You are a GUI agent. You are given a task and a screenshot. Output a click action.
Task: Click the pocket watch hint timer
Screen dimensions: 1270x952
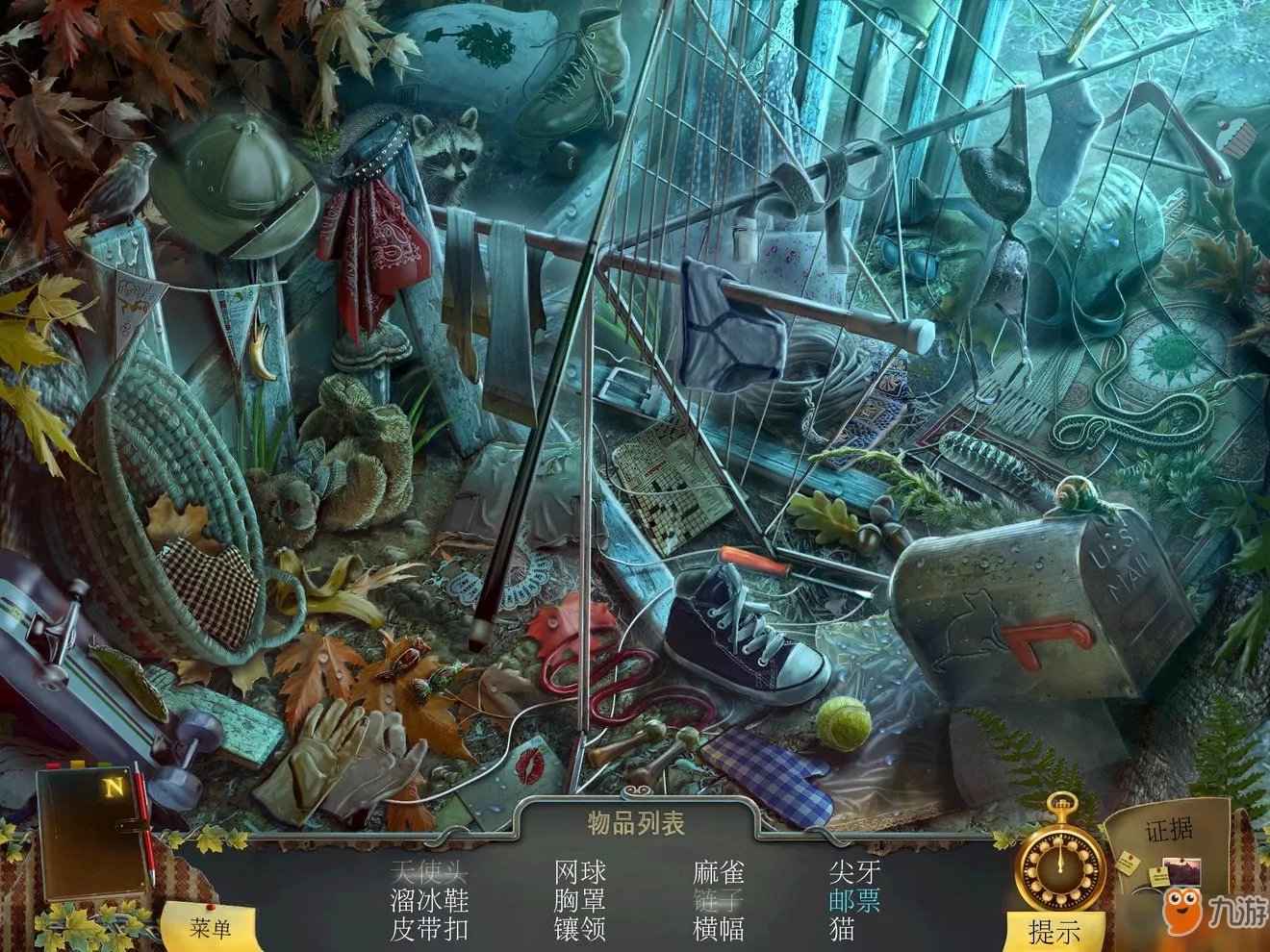point(1060,865)
